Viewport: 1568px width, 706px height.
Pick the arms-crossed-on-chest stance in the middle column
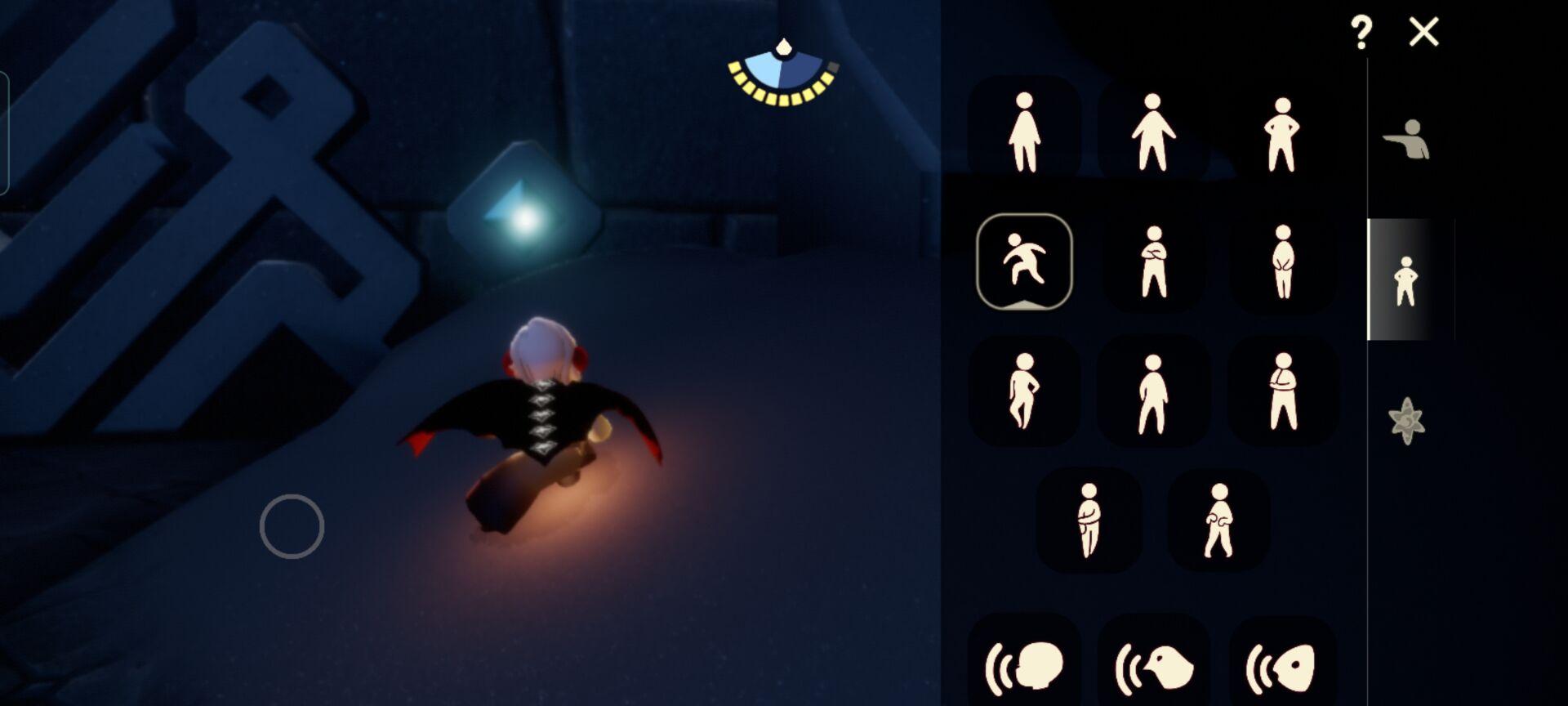pos(1152,262)
